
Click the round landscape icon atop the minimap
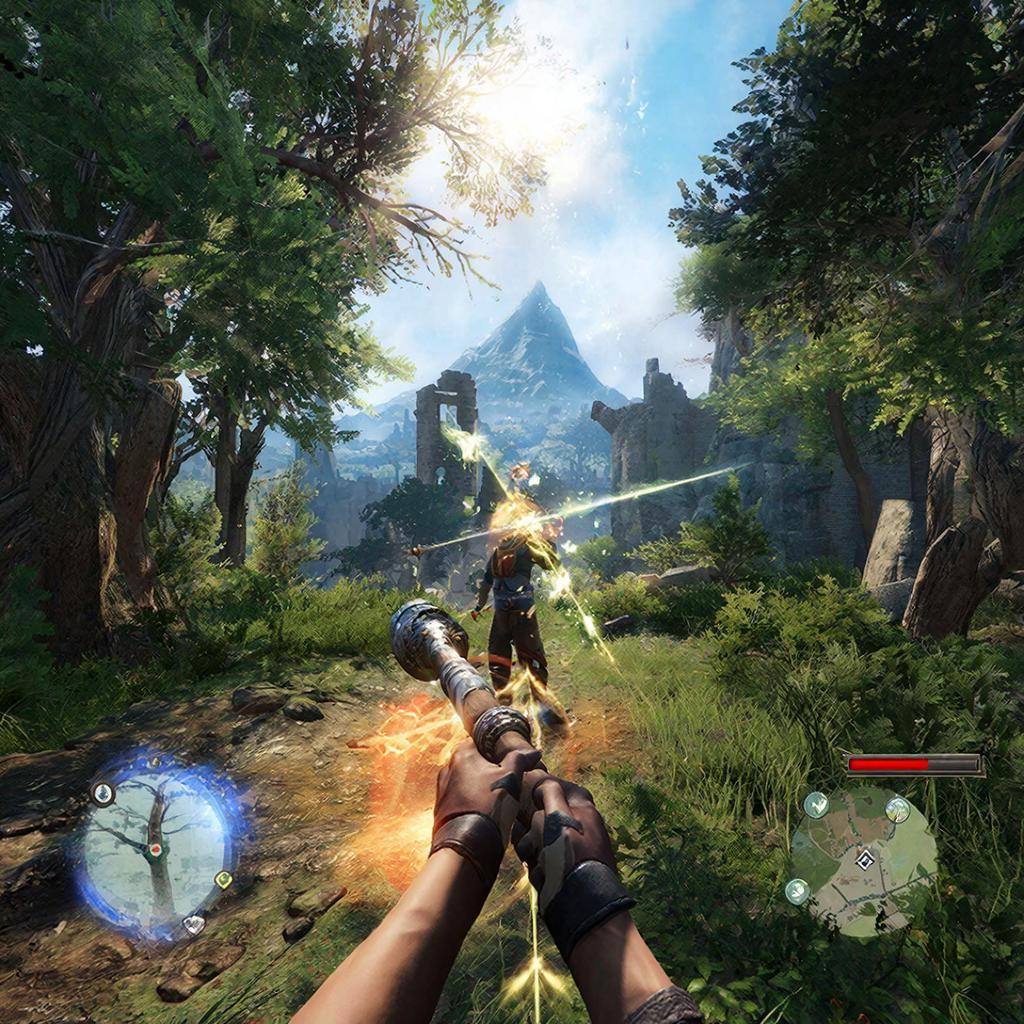click(897, 809)
